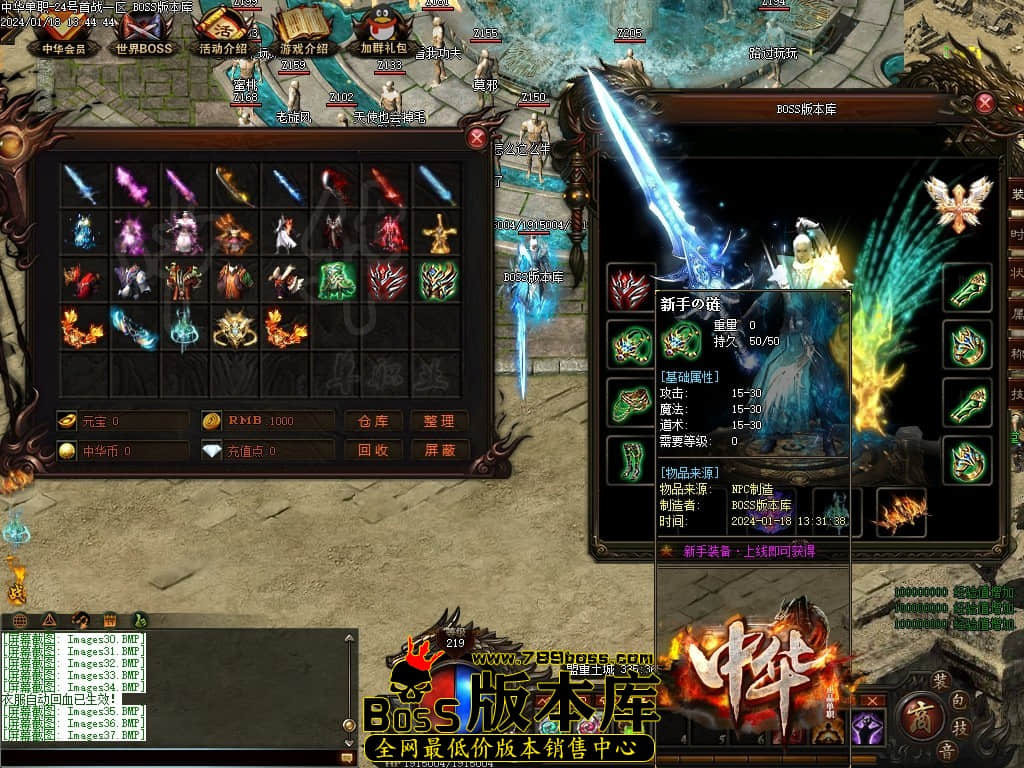Select the golden cross item in bag
Image resolution: width=1024 pixels, height=768 pixels.
point(438,234)
